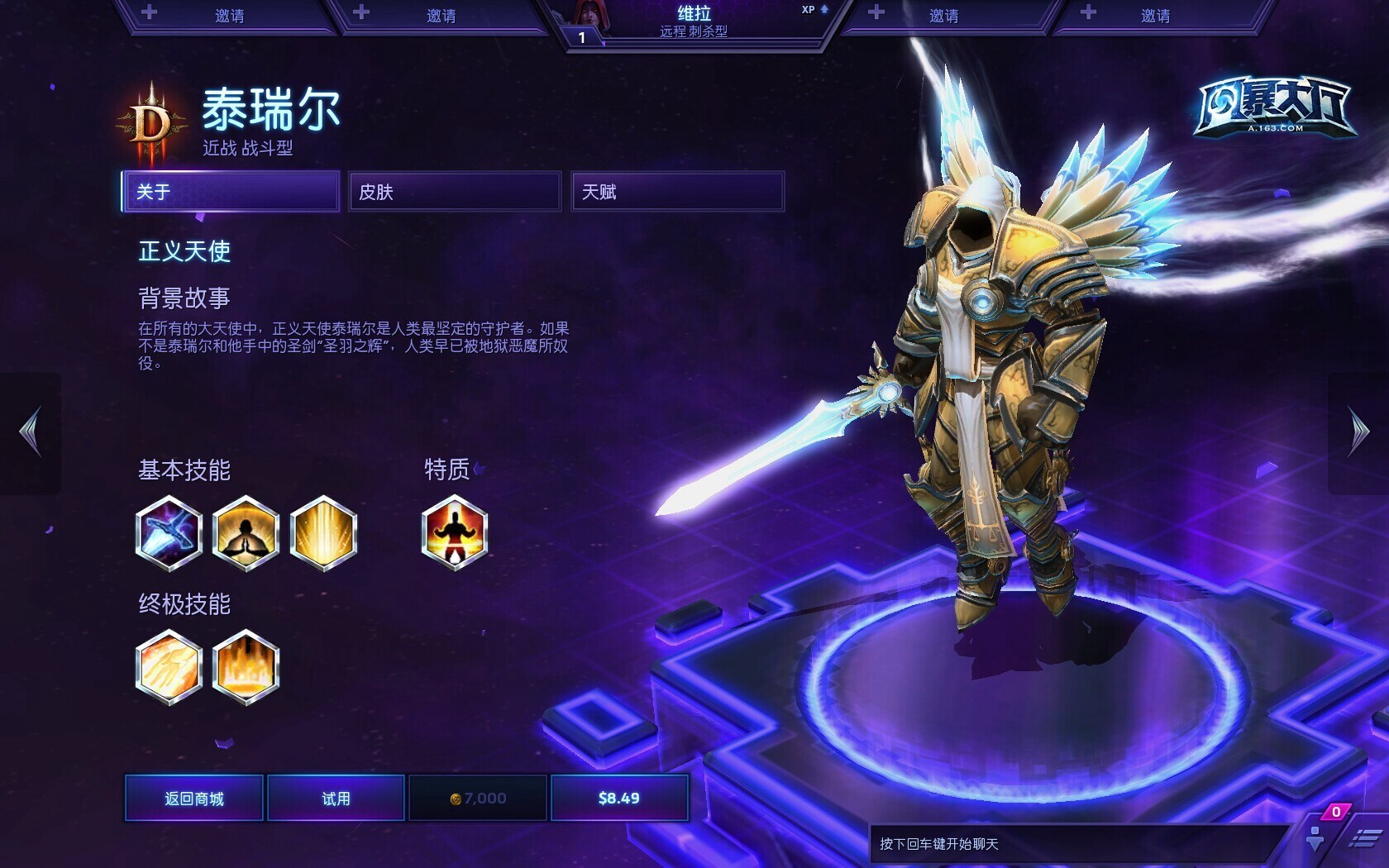View the golden light beam ability icon
This screenshot has height=868, width=1389.
[323, 533]
